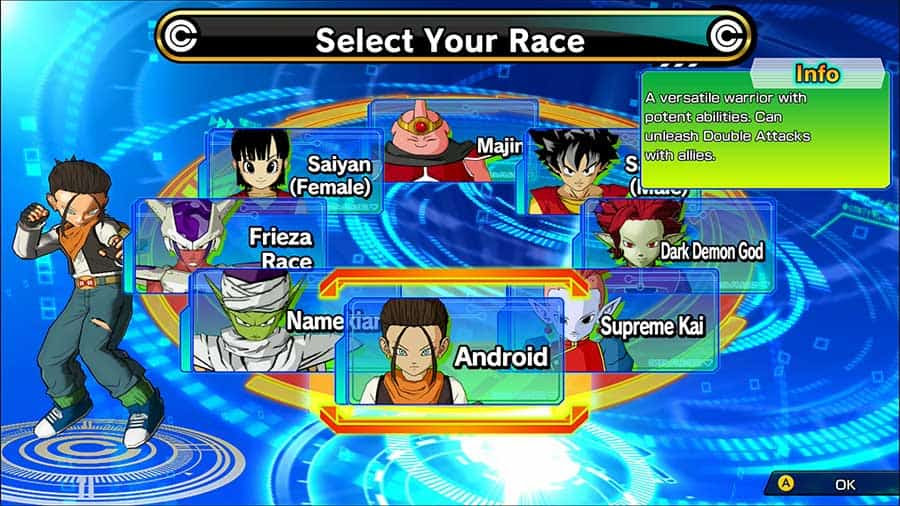Choose the Saiyan (Female) race
The image size is (900, 506).
point(295,172)
